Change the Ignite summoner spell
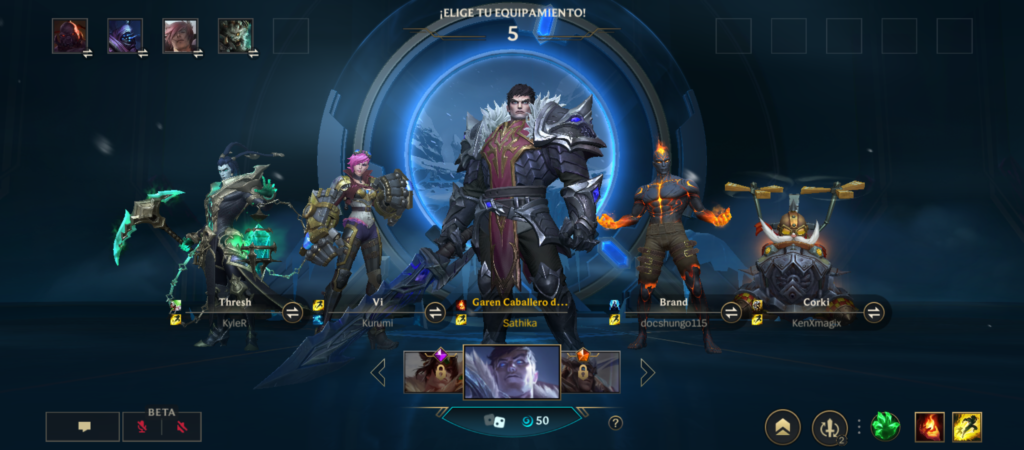The height and width of the screenshot is (450, 1024). coord(930,427)
